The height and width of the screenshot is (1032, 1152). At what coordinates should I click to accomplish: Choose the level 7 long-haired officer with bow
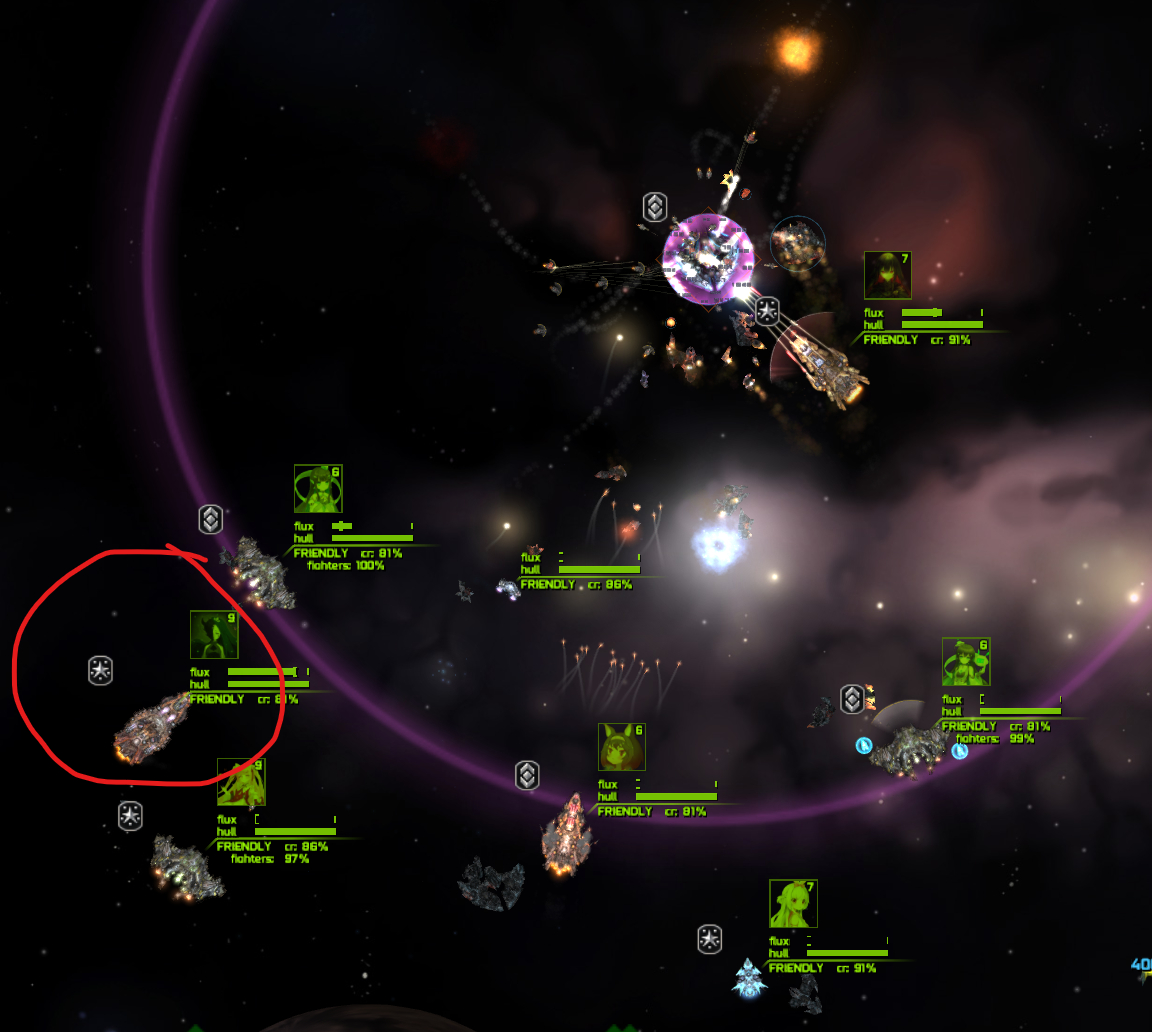click(x=793, y=903)
